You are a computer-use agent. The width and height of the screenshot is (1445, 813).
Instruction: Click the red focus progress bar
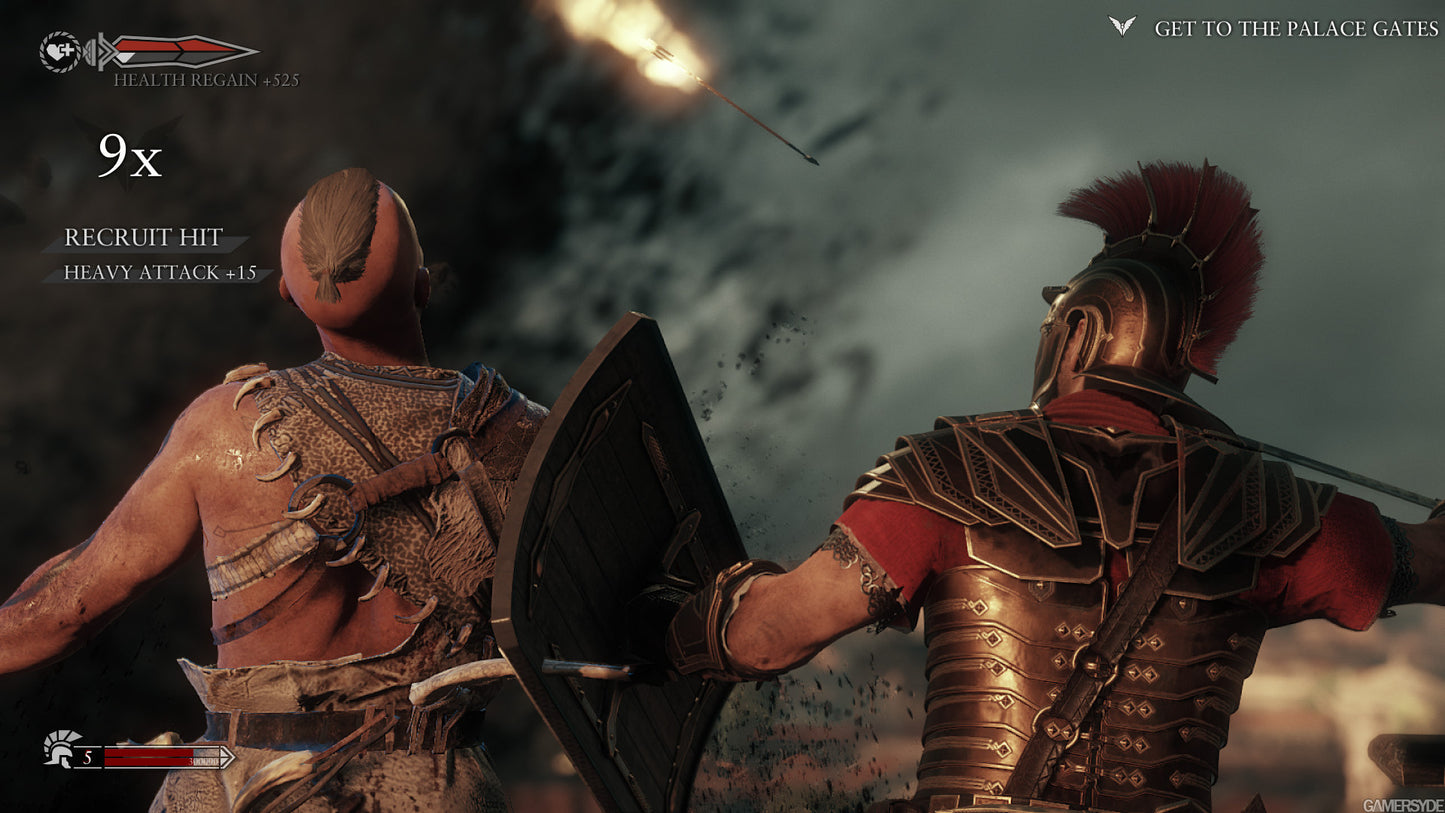pos(146,756)
